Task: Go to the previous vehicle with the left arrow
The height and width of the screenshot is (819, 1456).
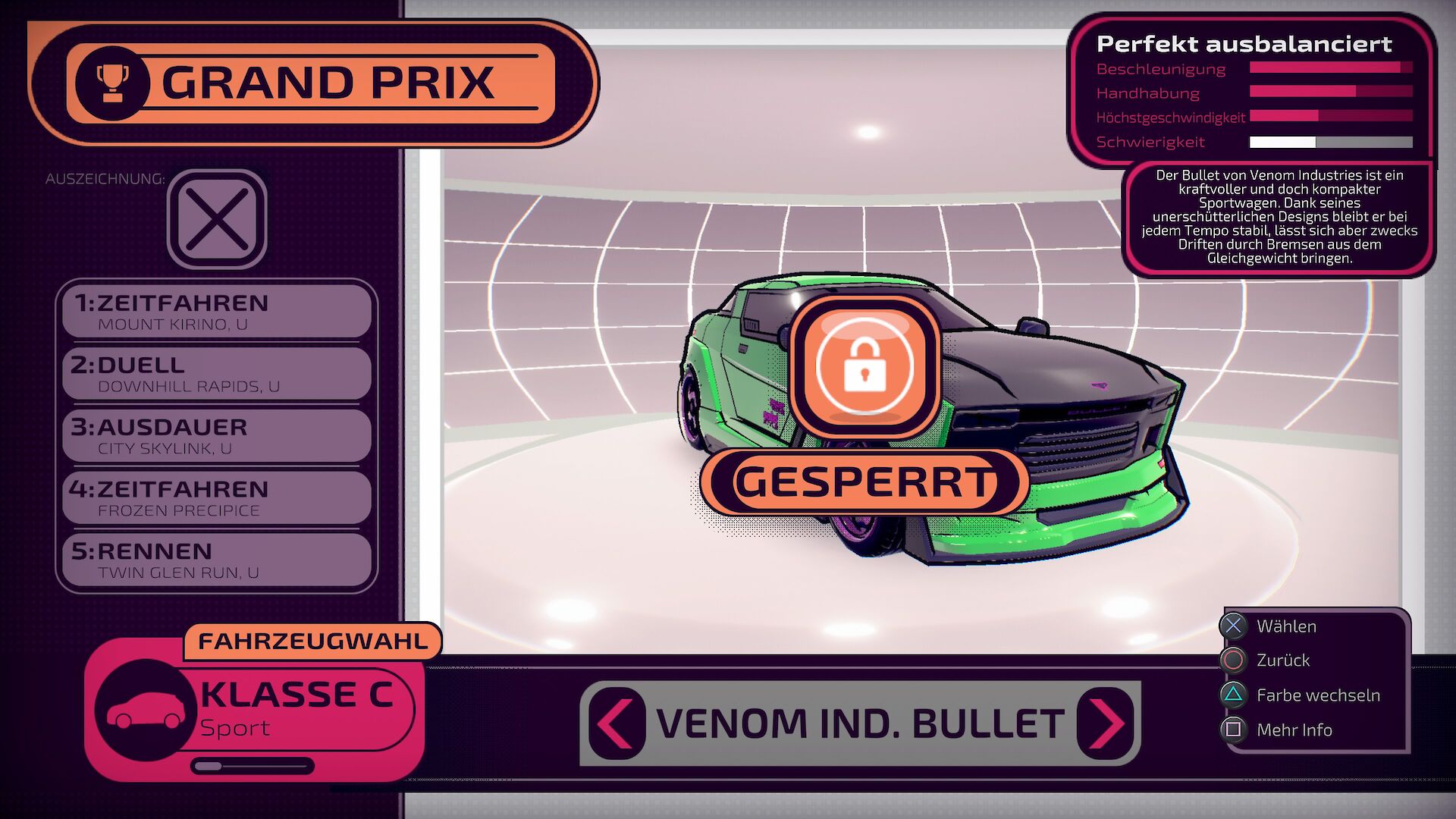Action: (616, 723)
